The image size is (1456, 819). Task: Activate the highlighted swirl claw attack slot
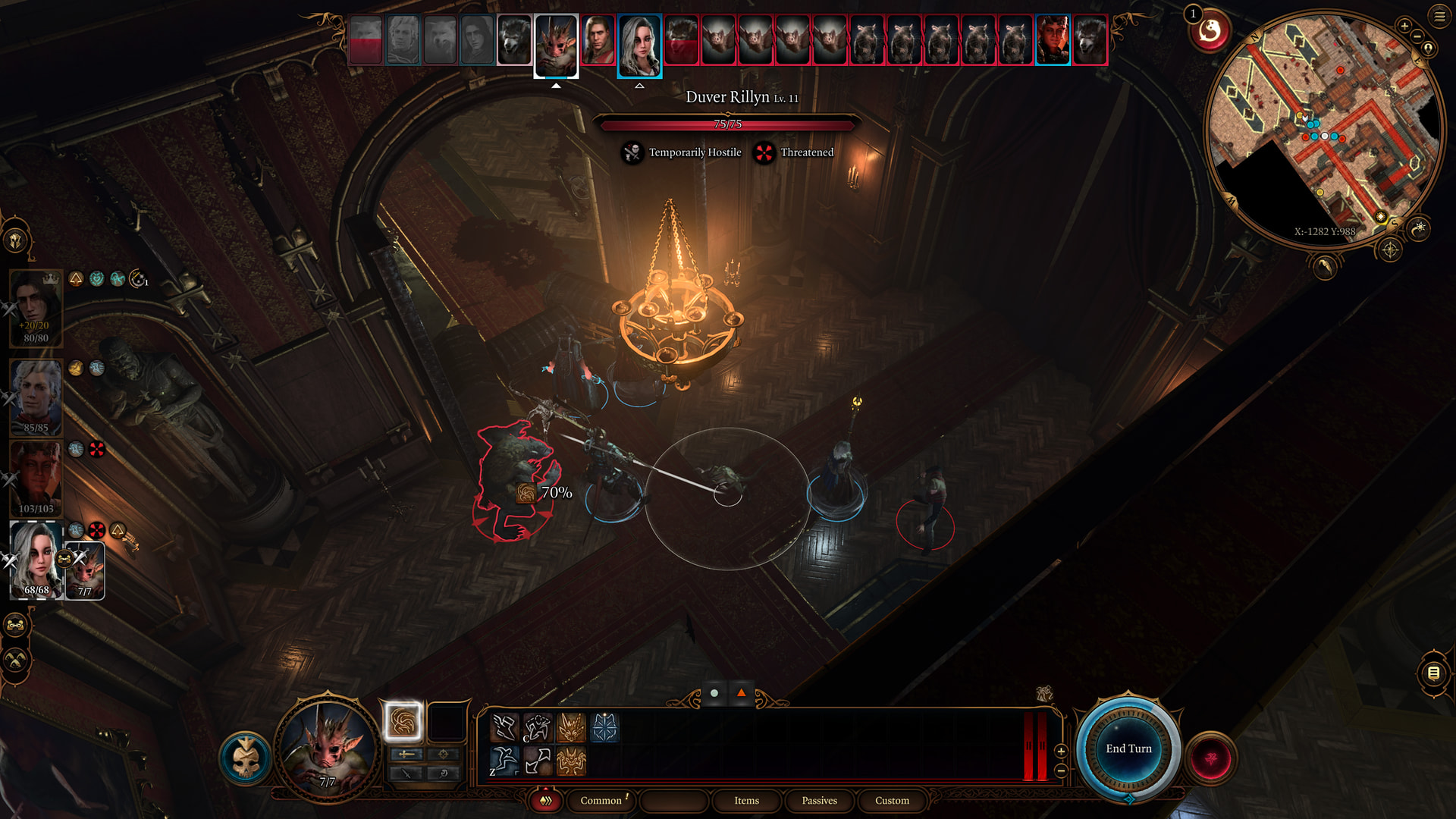tap(403, 721)
